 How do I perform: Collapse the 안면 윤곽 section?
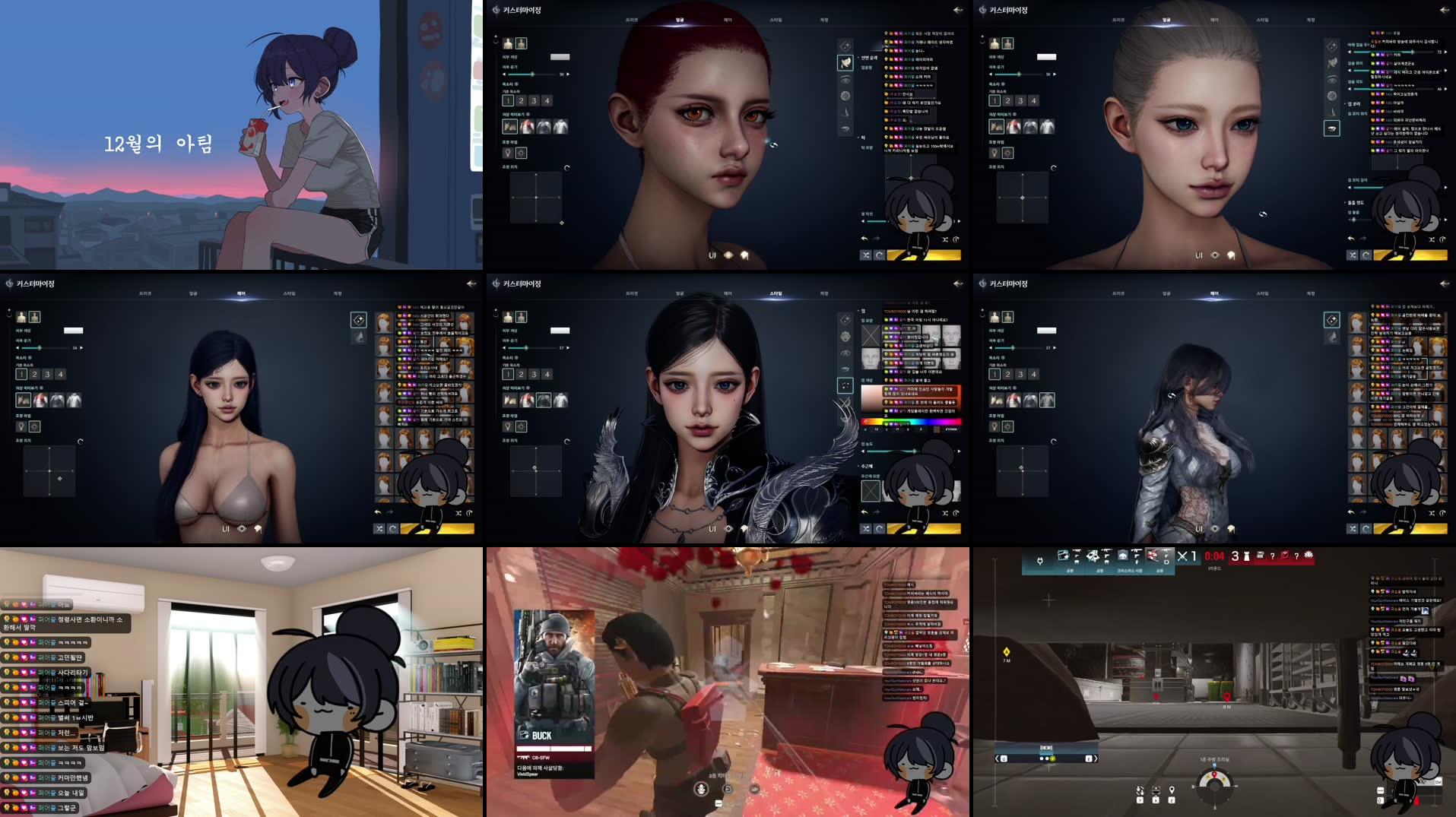pos(858,57)
